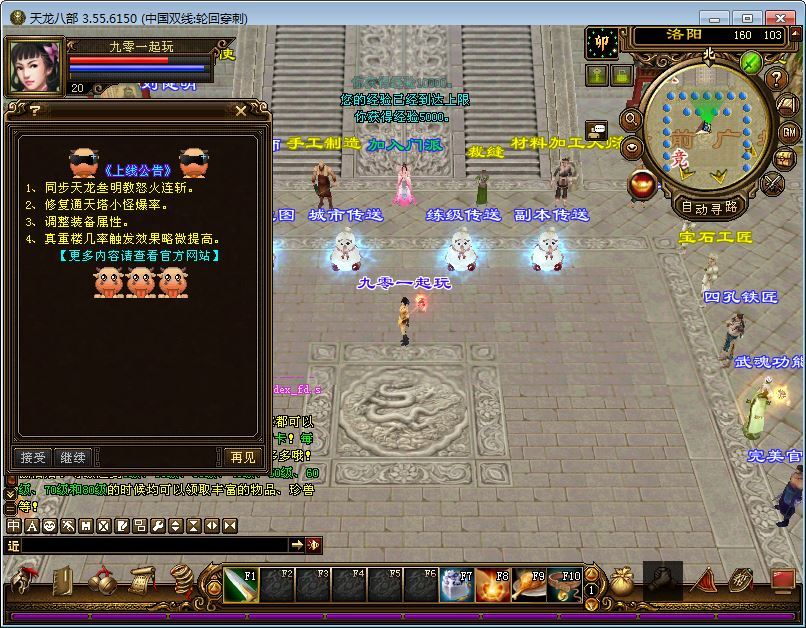Click the player portrait avatar

[x=35, y=65]
